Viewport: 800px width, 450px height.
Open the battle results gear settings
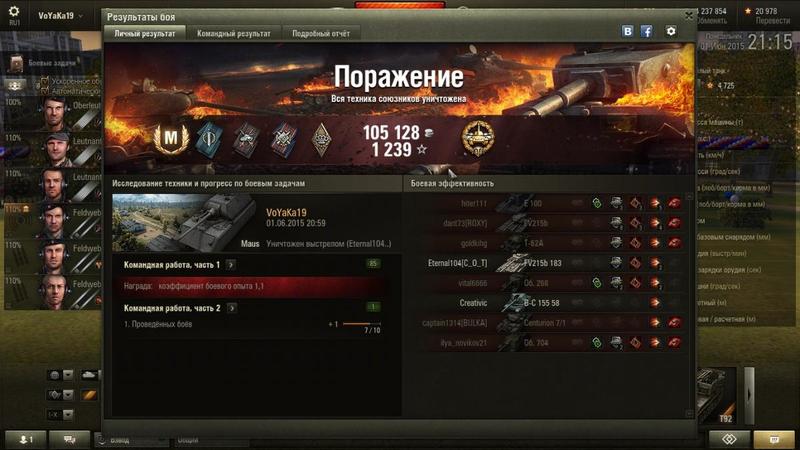pos(671,31)
